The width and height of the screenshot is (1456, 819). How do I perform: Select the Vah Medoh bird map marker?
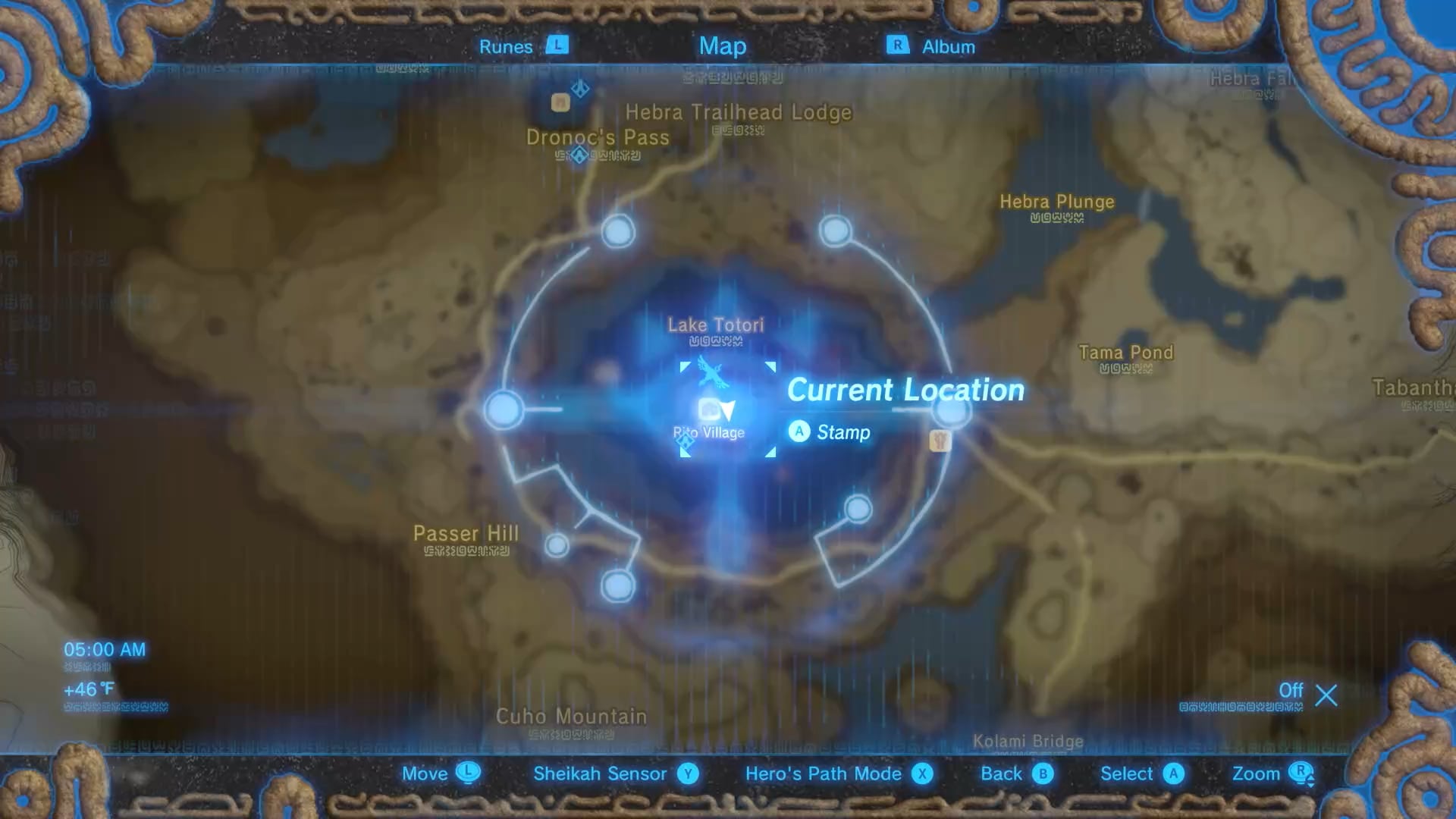[712, 372]
